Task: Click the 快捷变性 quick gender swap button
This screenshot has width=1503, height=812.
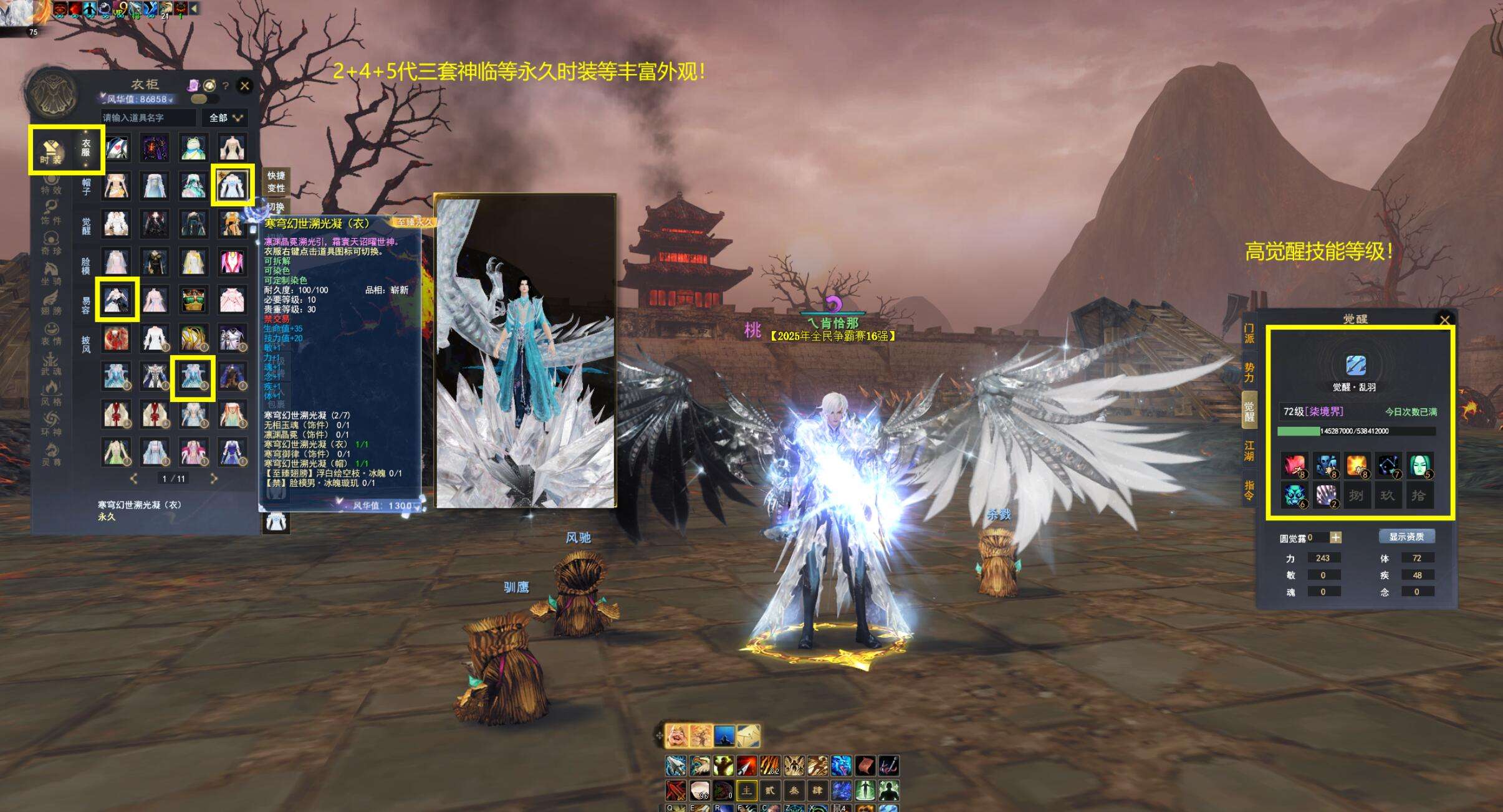Action: [x=276, y=181]
